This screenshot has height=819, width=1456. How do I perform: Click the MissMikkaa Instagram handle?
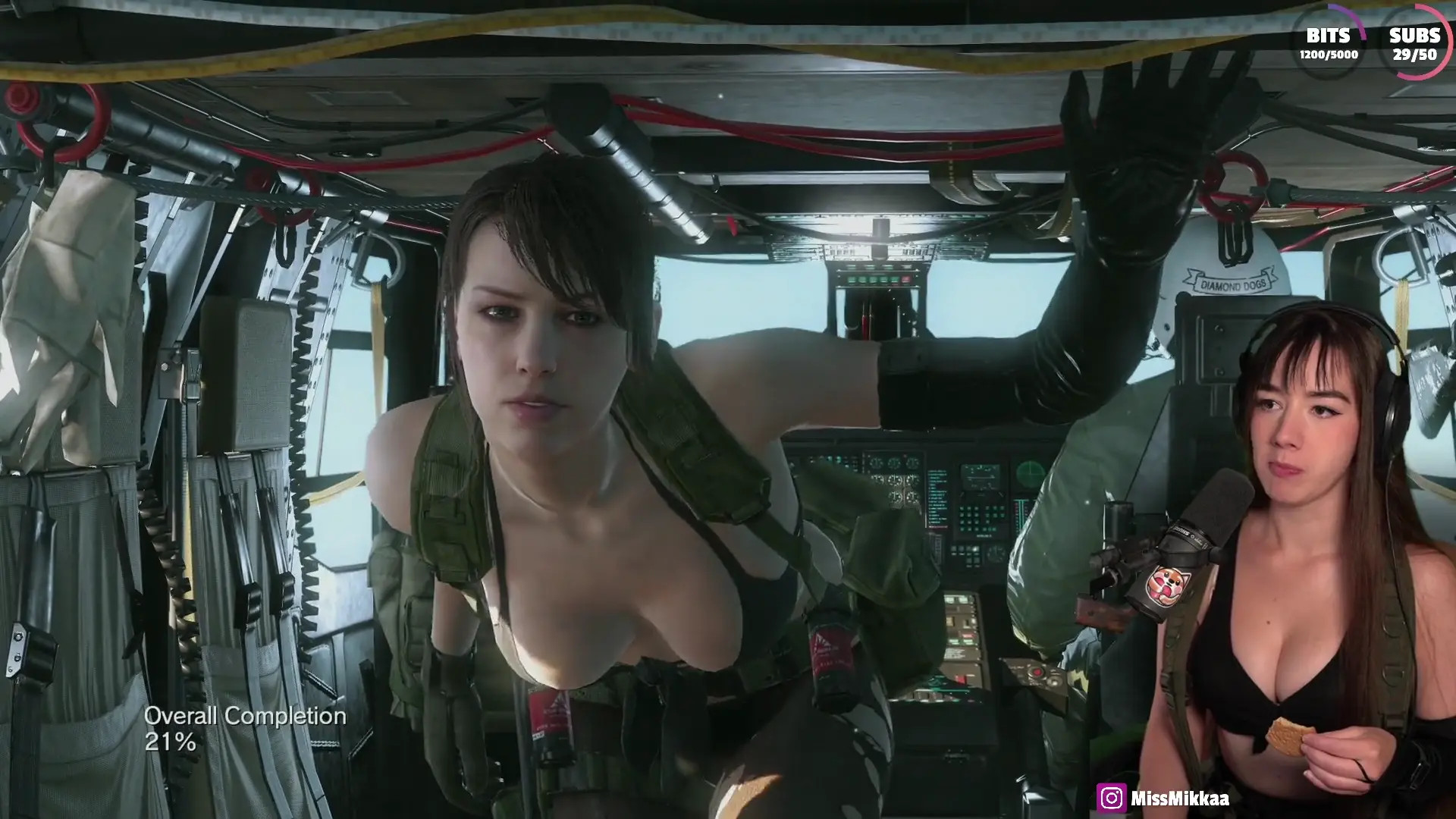pyautogui.click(x=1179, y=798)
